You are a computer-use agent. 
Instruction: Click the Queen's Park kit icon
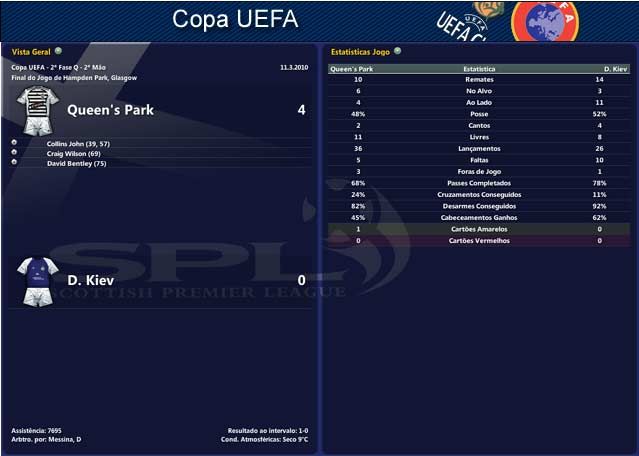click(x=38, y=110)
